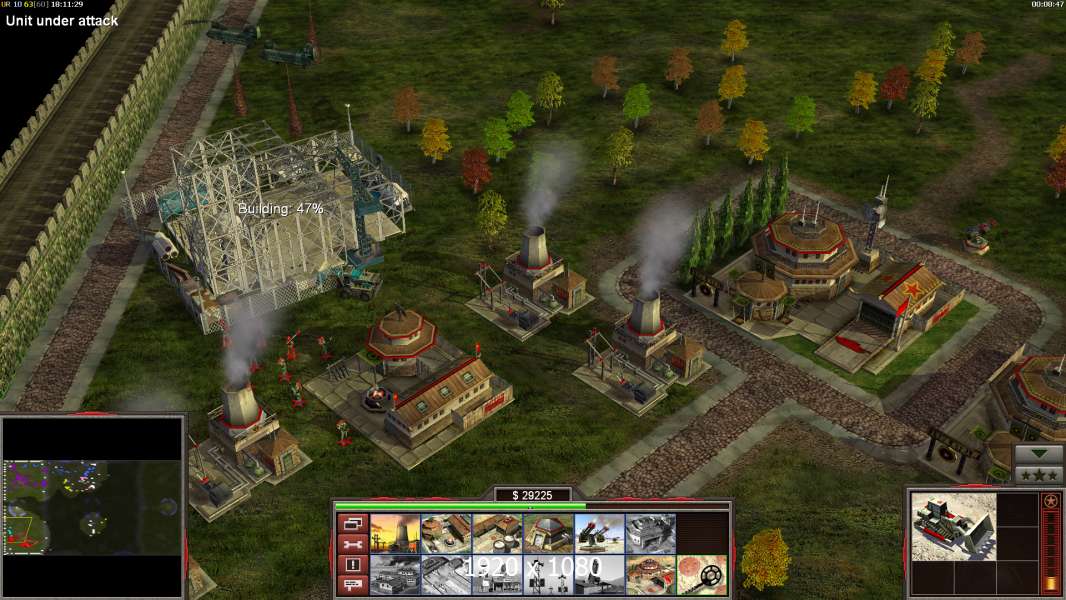Image resolution: width=1066 pixels, height=600 pixels.
Task: Click the stacked windows button
Action: (x=351, y=523)
